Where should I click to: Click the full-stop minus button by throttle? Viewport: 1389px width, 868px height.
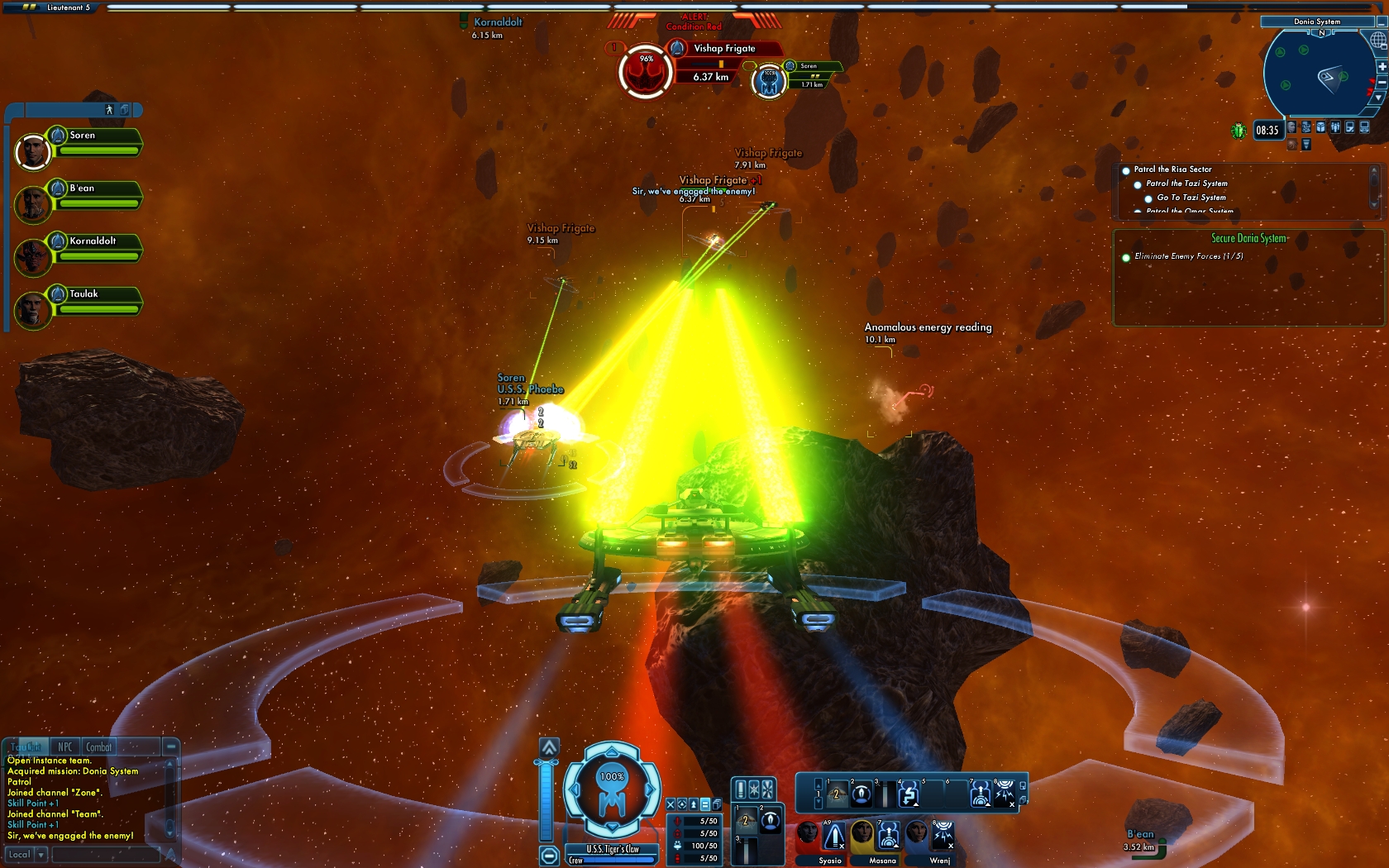pyautogui.click(x=549, y=856)
